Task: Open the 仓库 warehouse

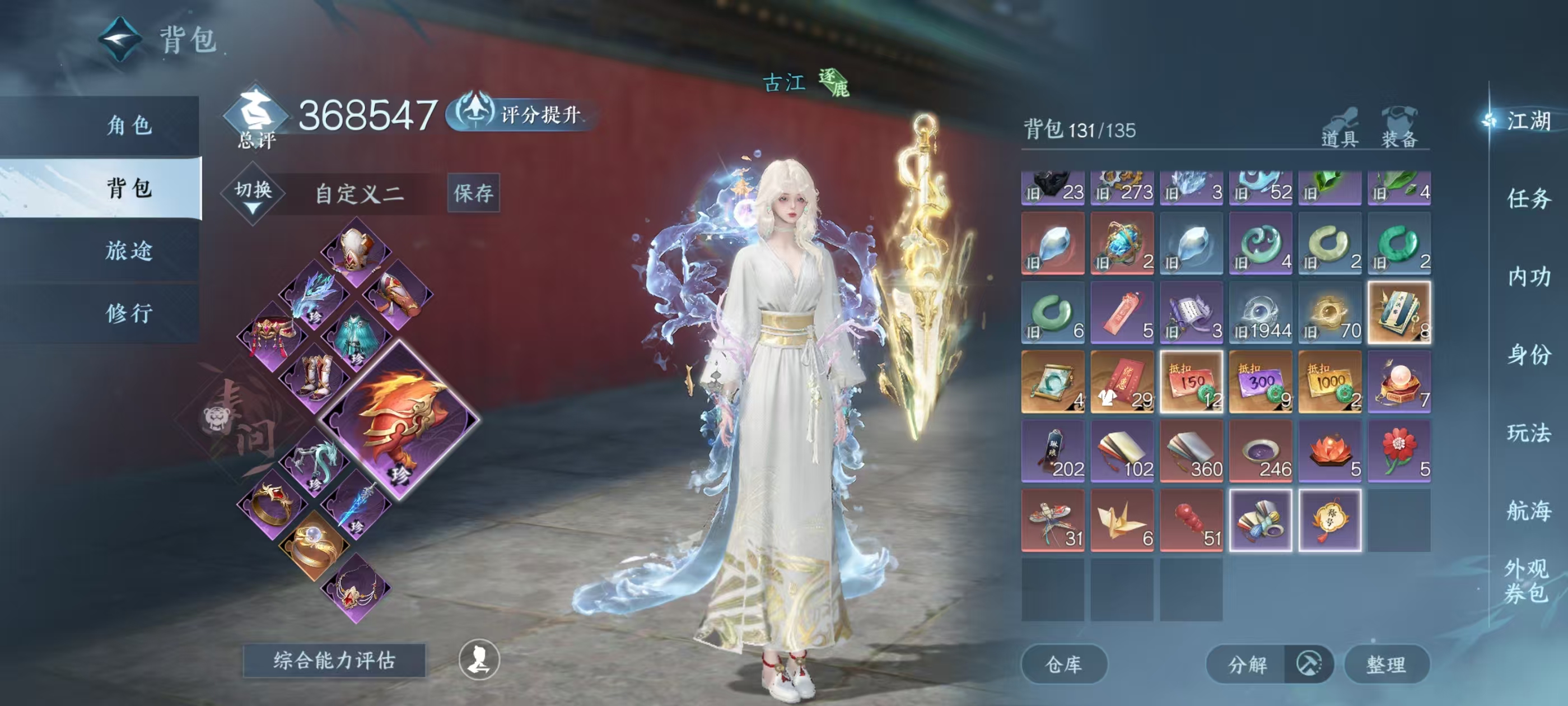Action: [1063, 664]
